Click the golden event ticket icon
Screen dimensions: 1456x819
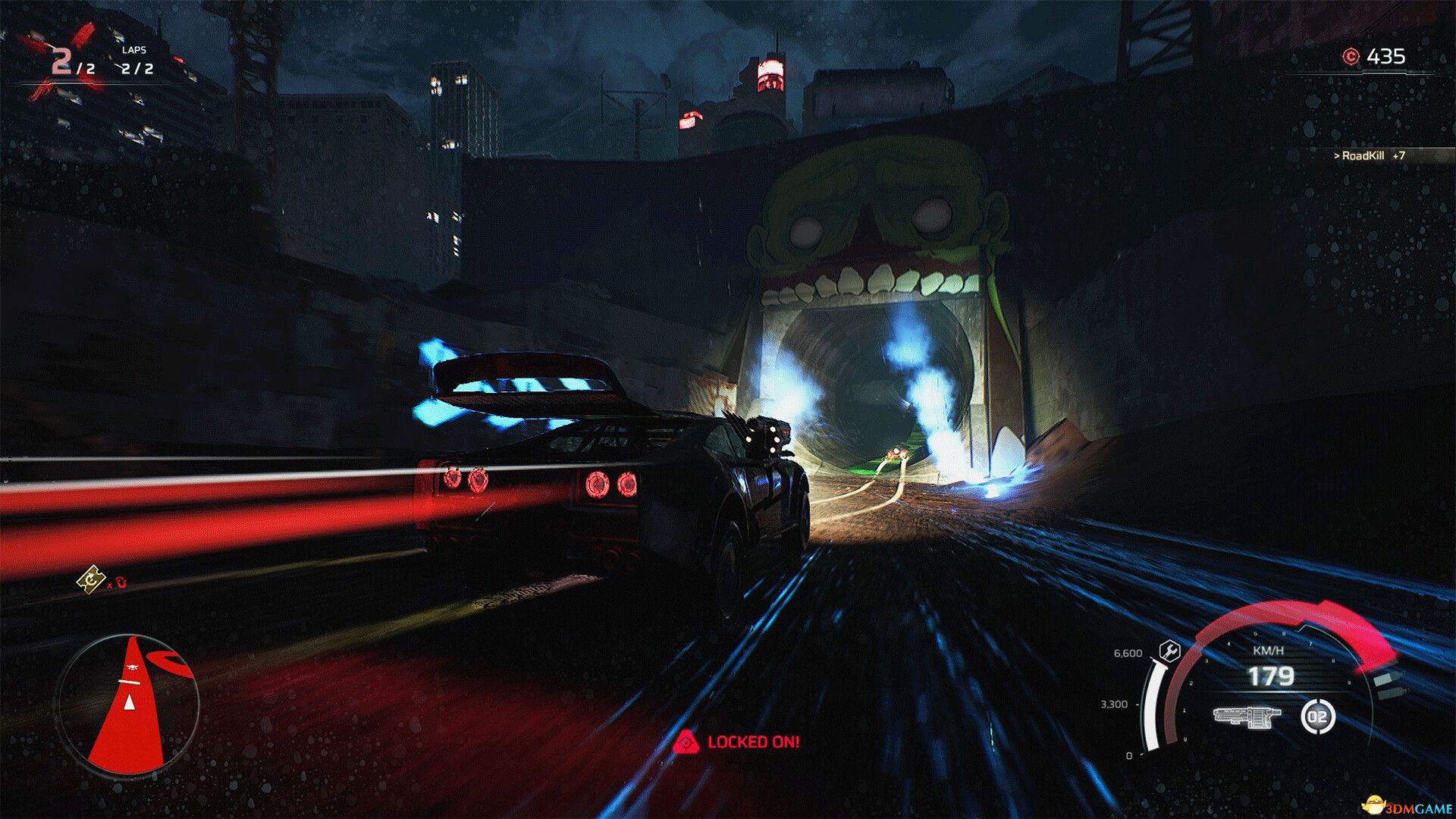click(x=89, y=579)
